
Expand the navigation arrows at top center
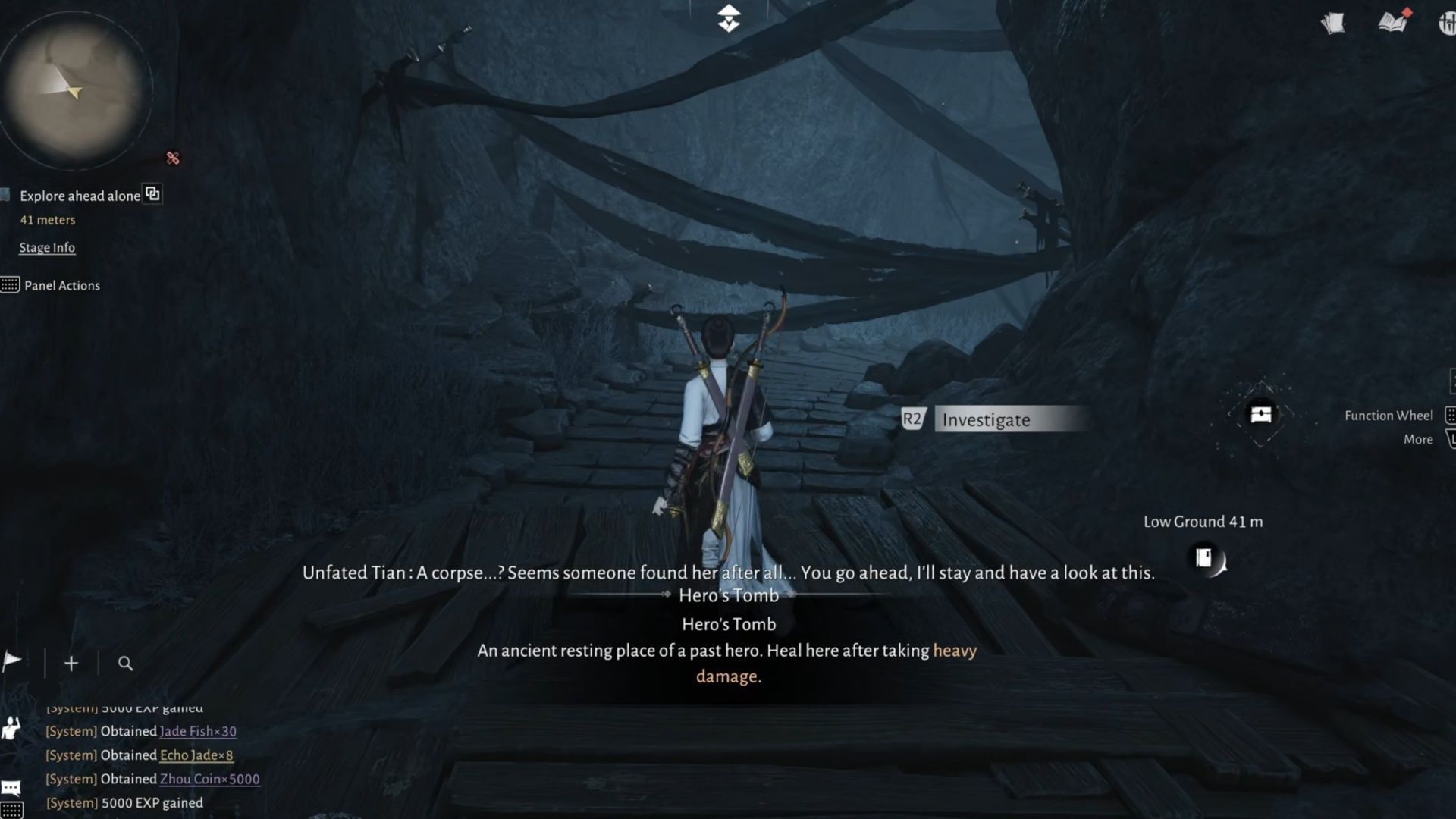[727, 17]
